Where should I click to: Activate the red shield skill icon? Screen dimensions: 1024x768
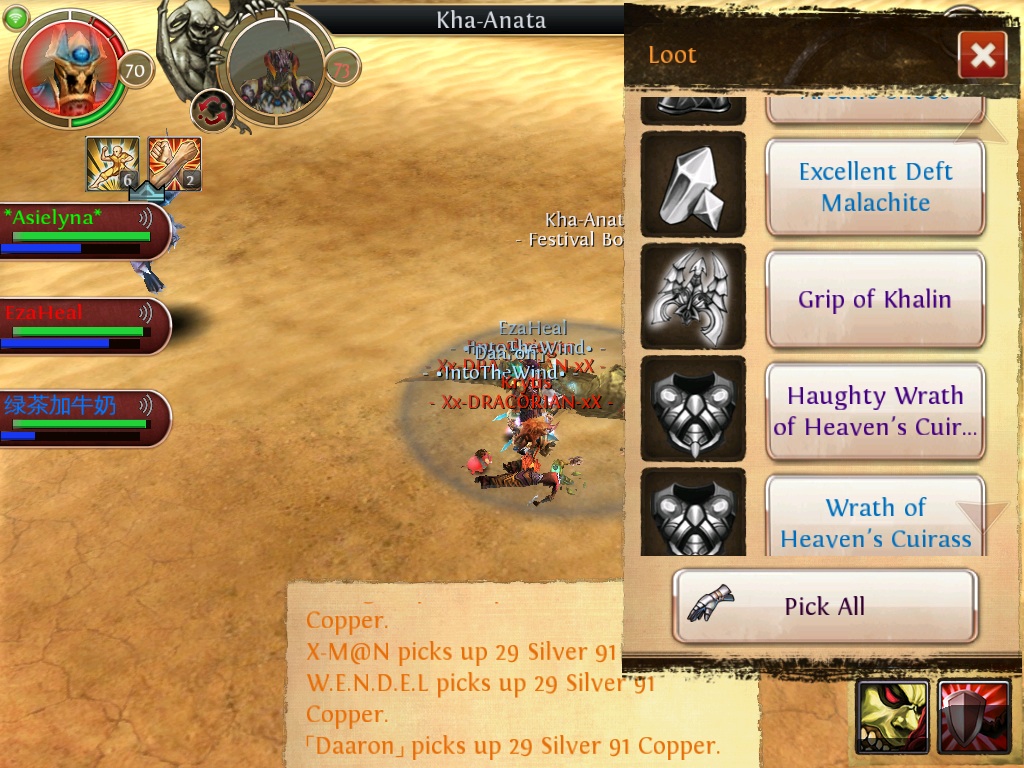pos(974,716)
